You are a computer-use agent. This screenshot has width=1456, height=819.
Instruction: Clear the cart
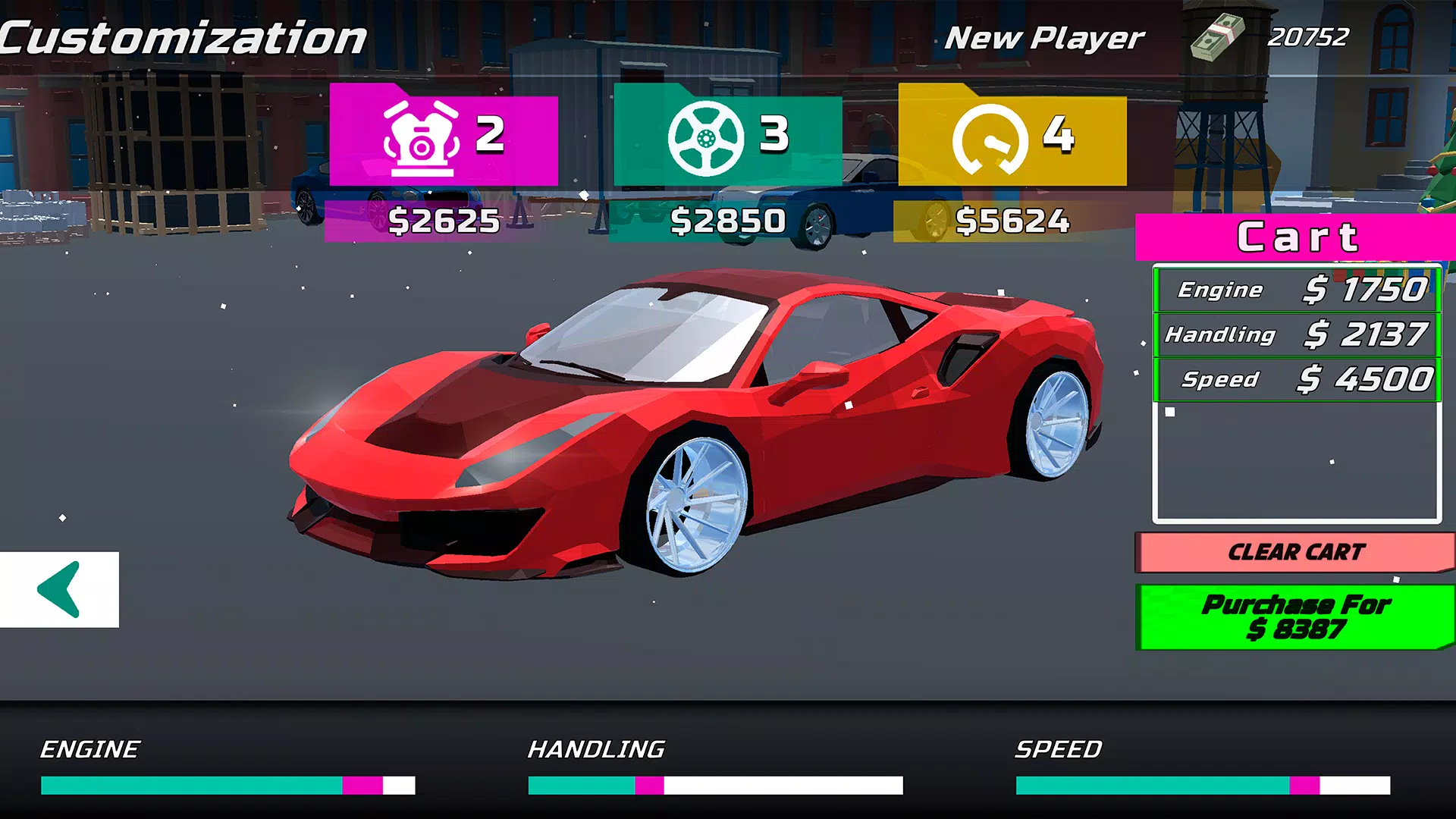coord(1295,552)
